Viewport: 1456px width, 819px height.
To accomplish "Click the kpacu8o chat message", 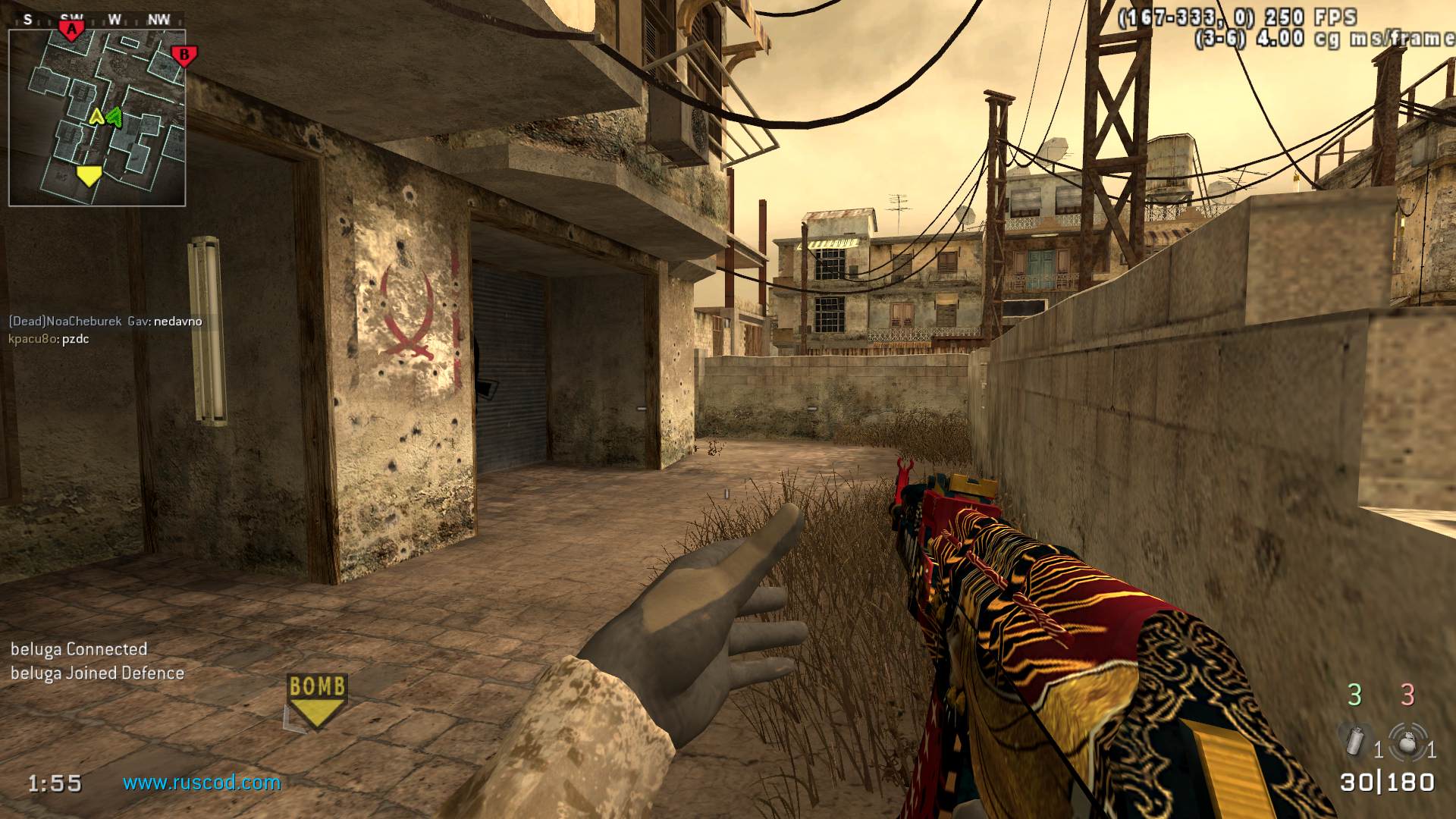I will click(x=49, y=339).
